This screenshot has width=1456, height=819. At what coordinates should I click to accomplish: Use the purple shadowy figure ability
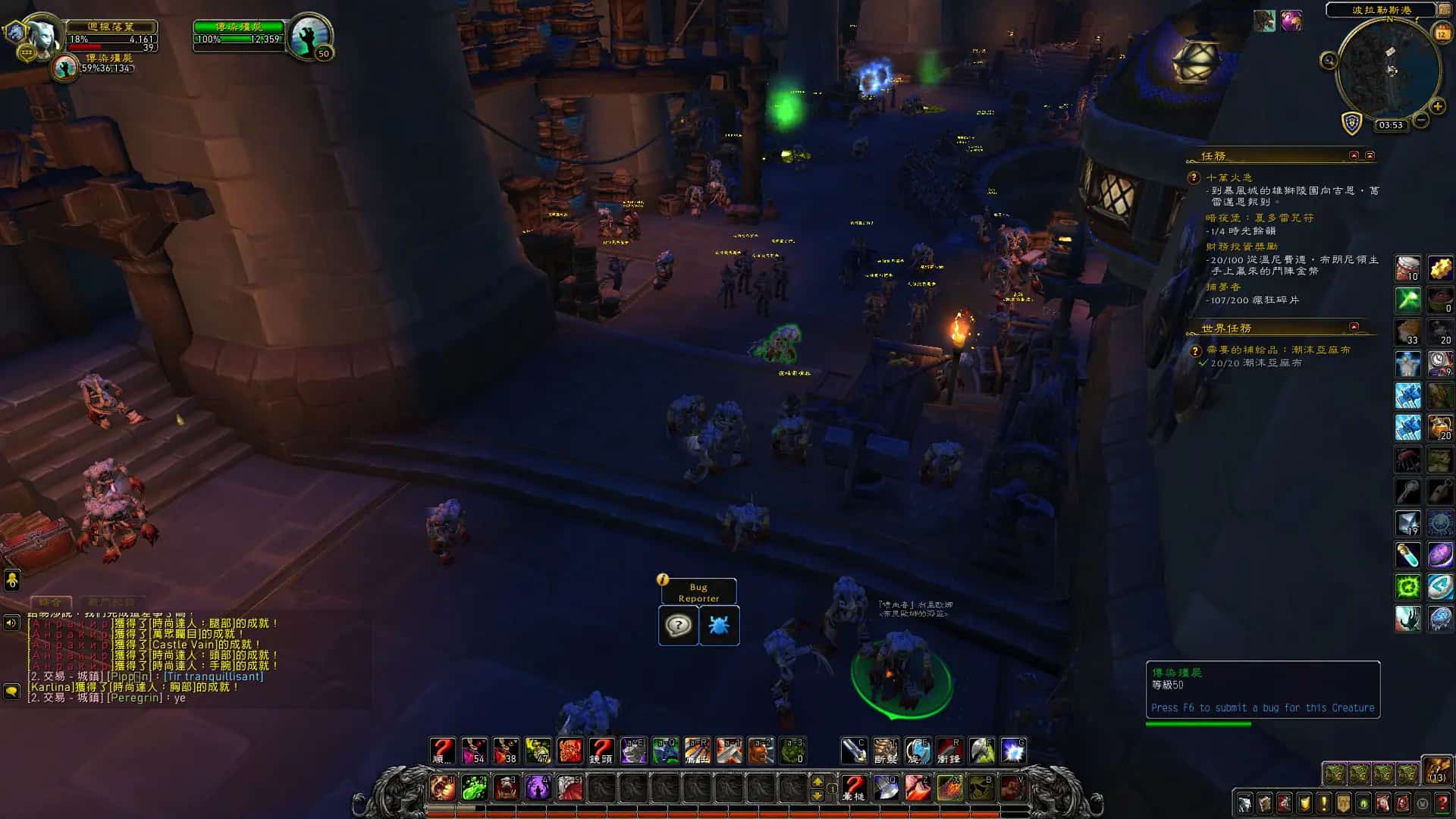tap(538, 787)
